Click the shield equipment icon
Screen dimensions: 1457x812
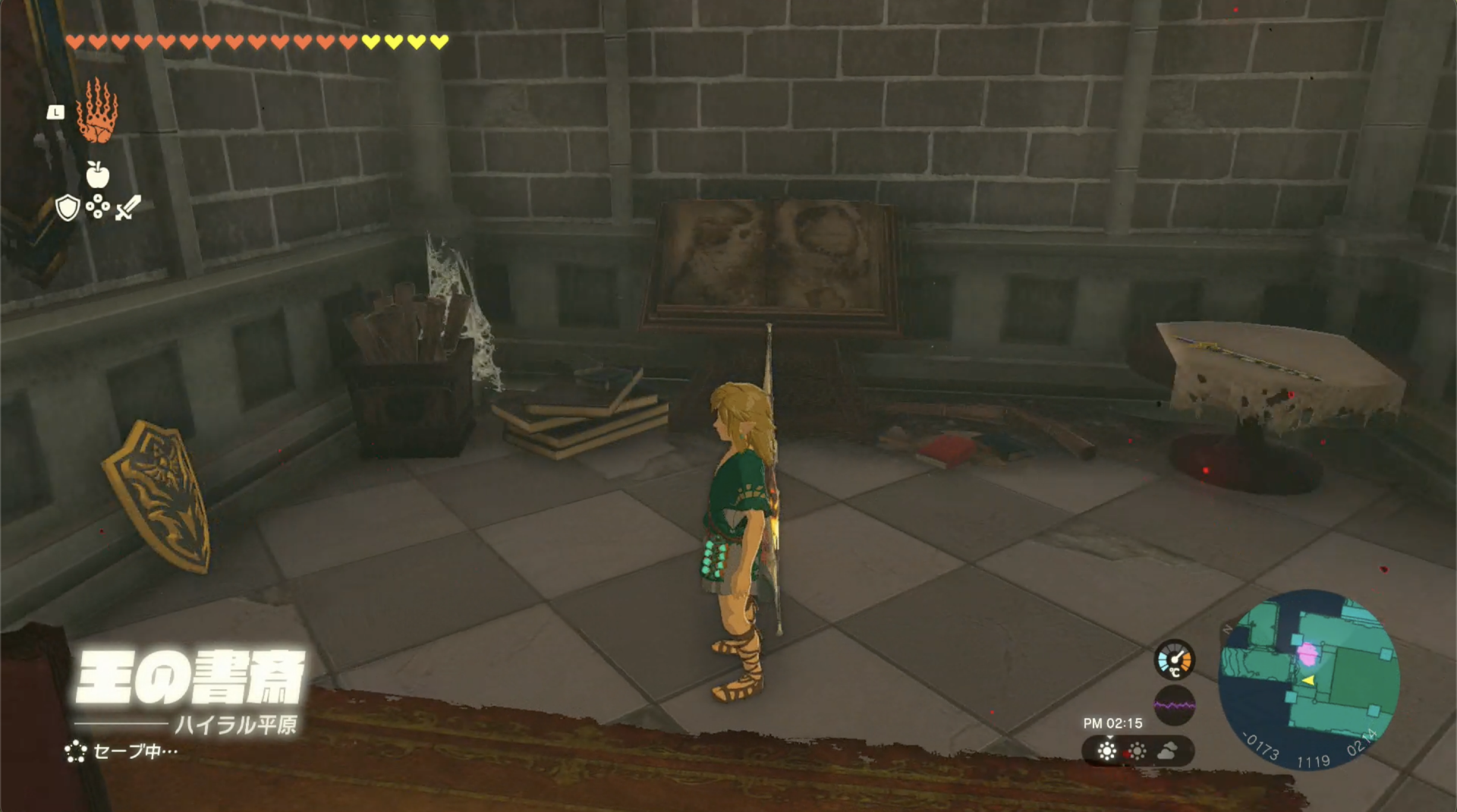(67, 206)
